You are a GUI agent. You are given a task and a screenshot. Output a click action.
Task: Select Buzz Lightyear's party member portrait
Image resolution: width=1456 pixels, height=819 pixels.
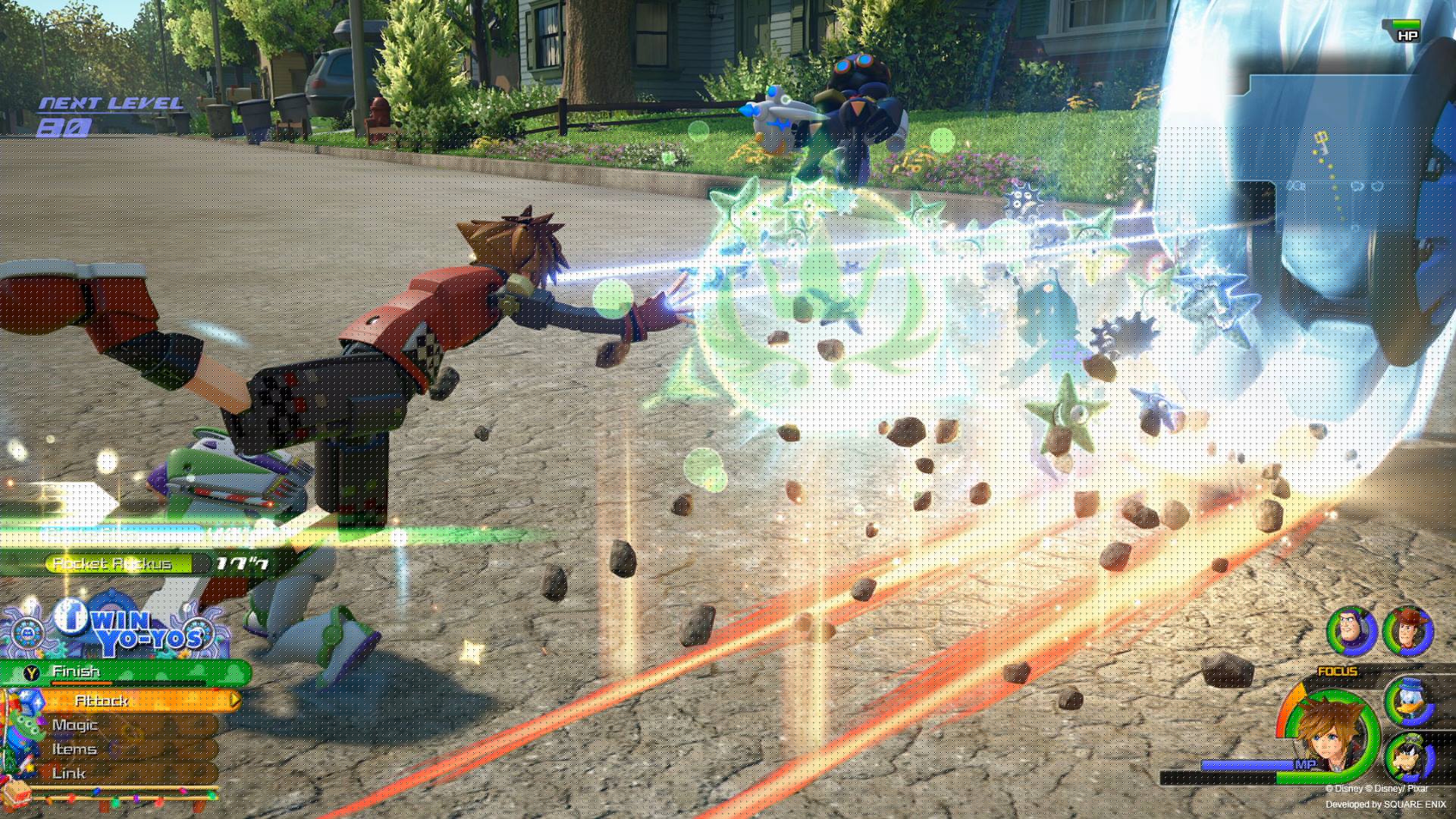tap(1348, 631)
